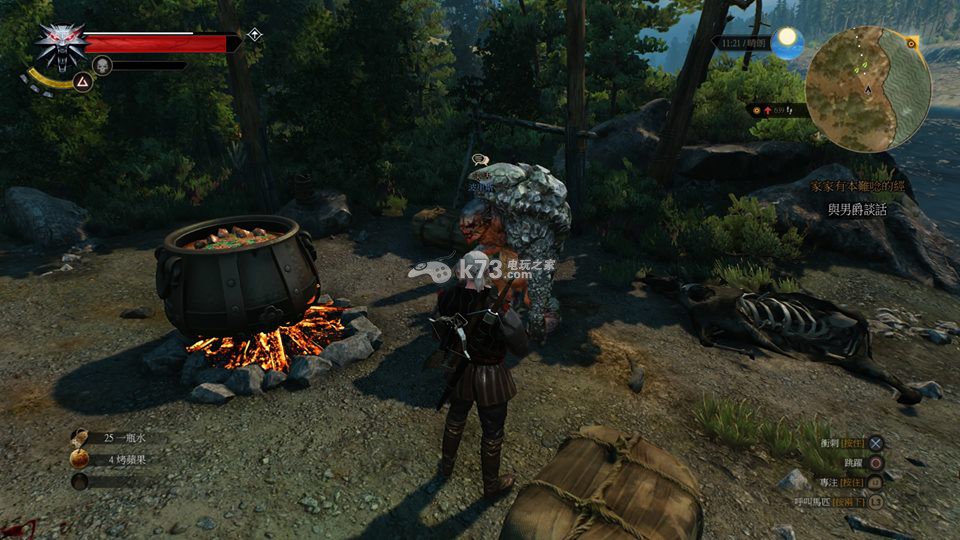Click the sun weather icon
960x540 pixels.
(788, 41)
